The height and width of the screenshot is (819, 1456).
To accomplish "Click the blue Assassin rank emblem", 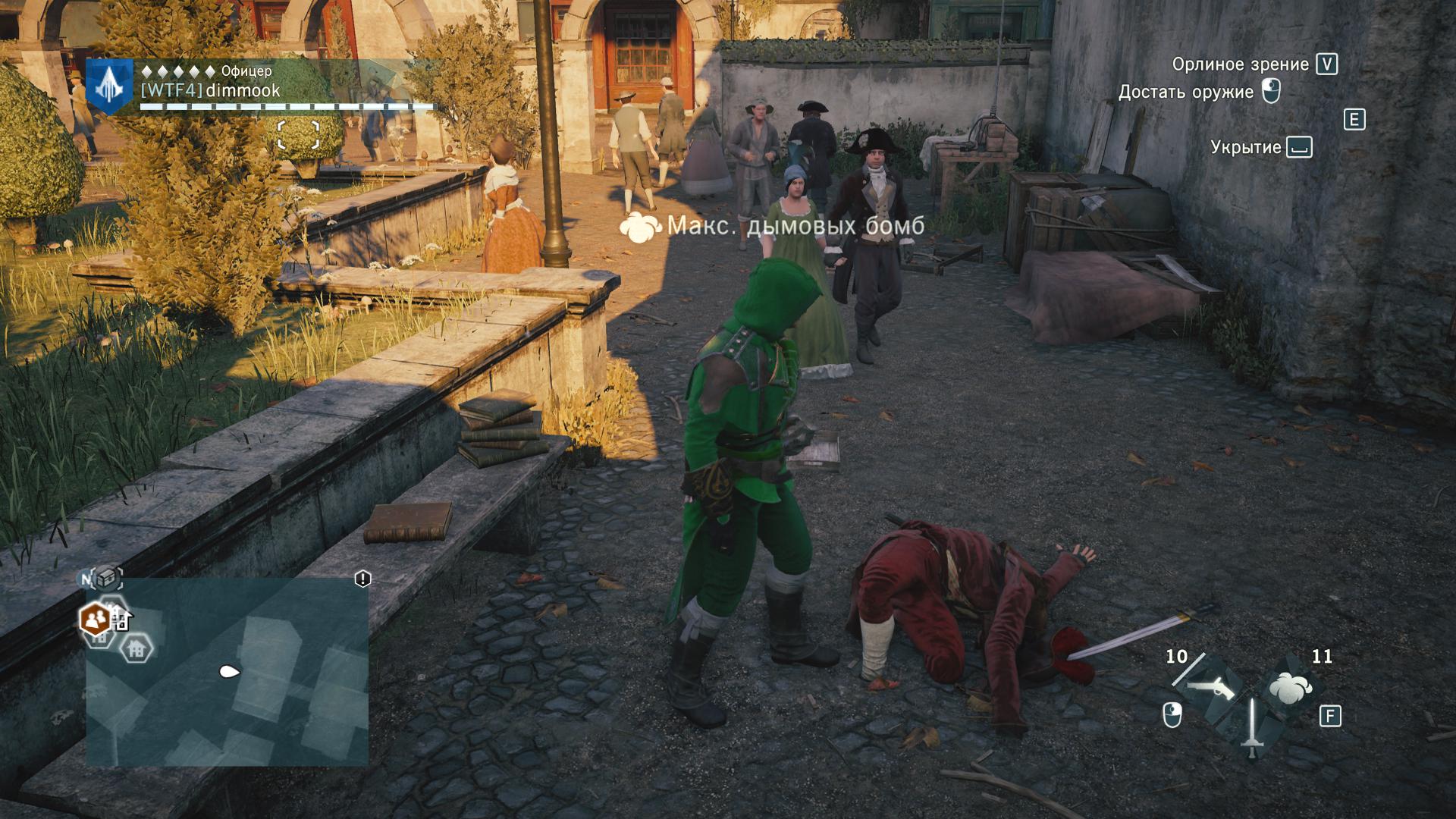I will point(110,86).
